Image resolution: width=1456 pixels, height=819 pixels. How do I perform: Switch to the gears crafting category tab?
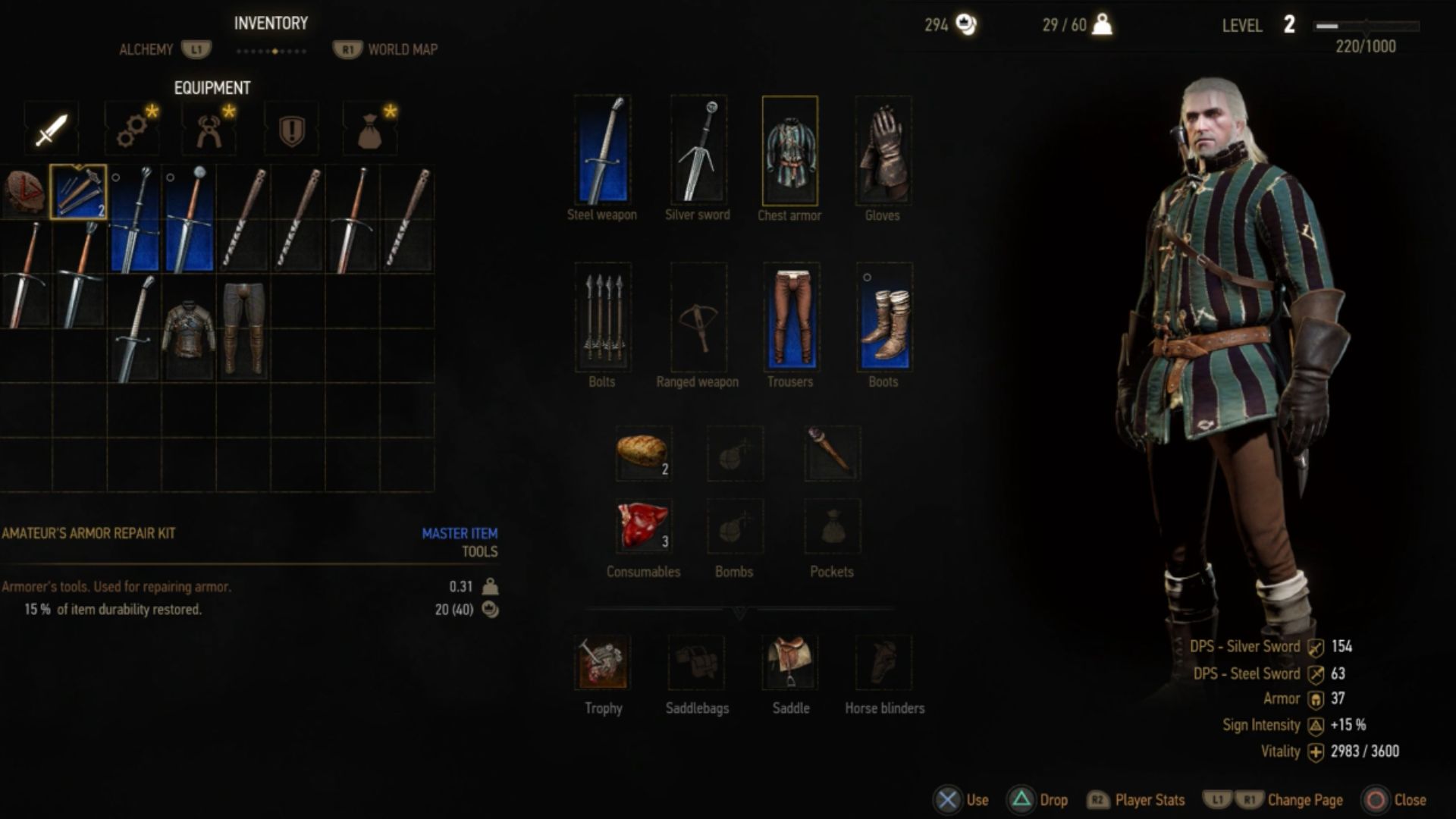click(133, 130)
